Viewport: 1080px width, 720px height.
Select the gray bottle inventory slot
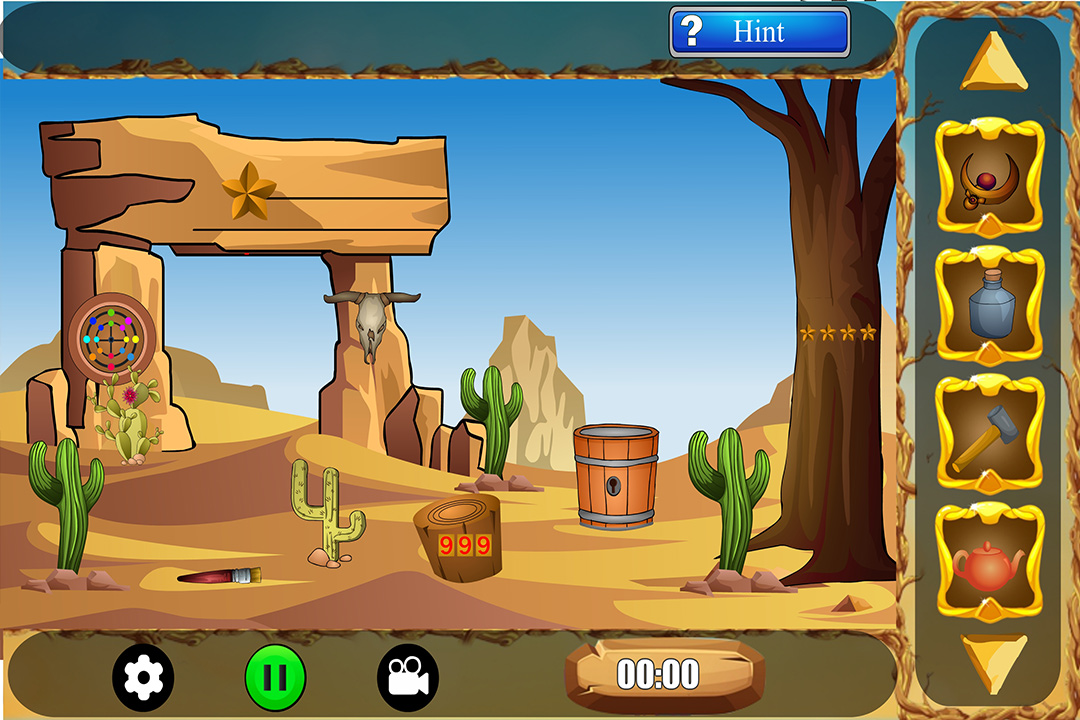click(989, 304)
